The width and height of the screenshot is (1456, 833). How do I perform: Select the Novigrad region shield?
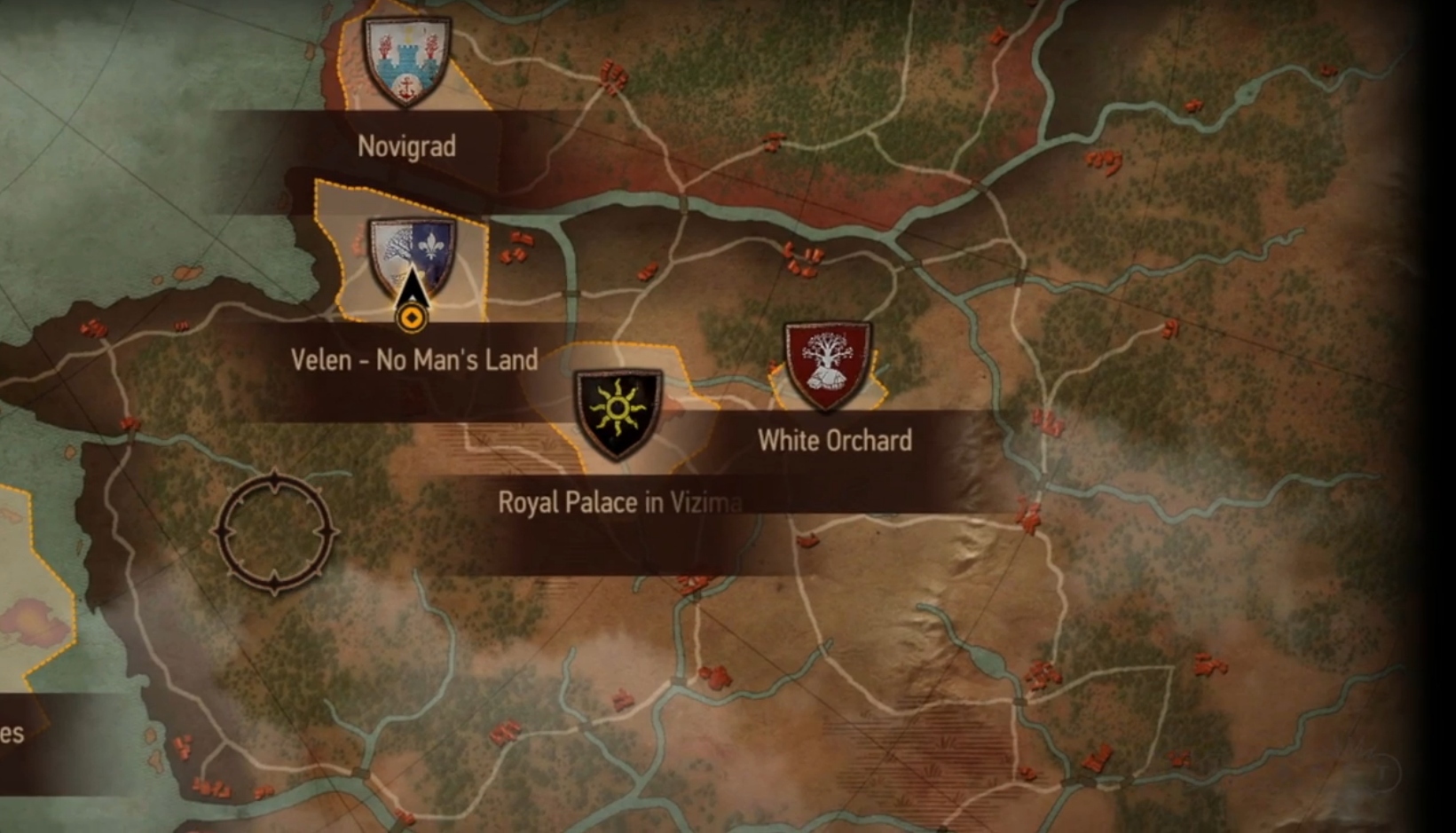(407, 60)
